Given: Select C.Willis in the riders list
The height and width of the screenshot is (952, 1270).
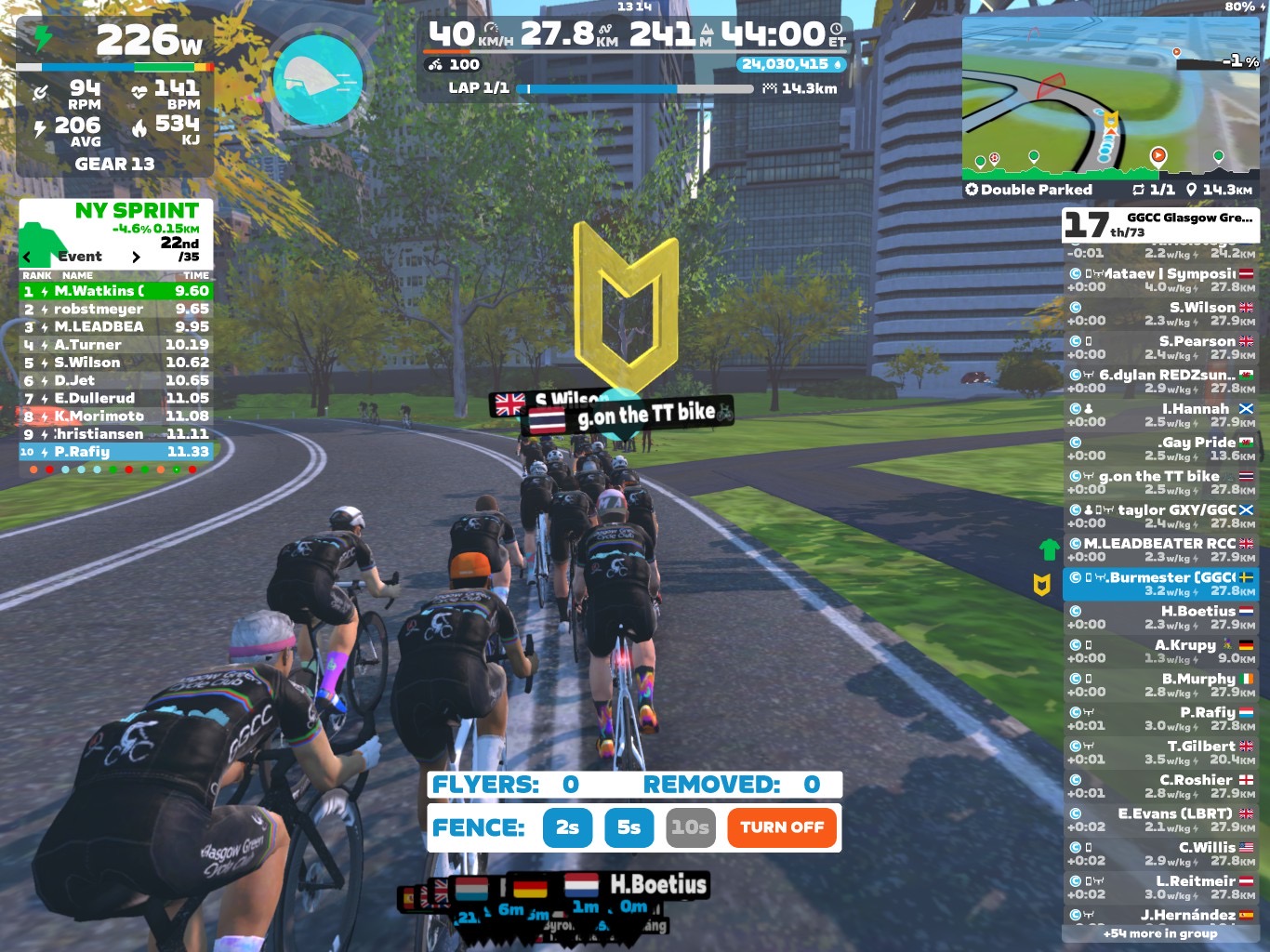Looking at the screenshot, I should click(x=1160, y=853).
